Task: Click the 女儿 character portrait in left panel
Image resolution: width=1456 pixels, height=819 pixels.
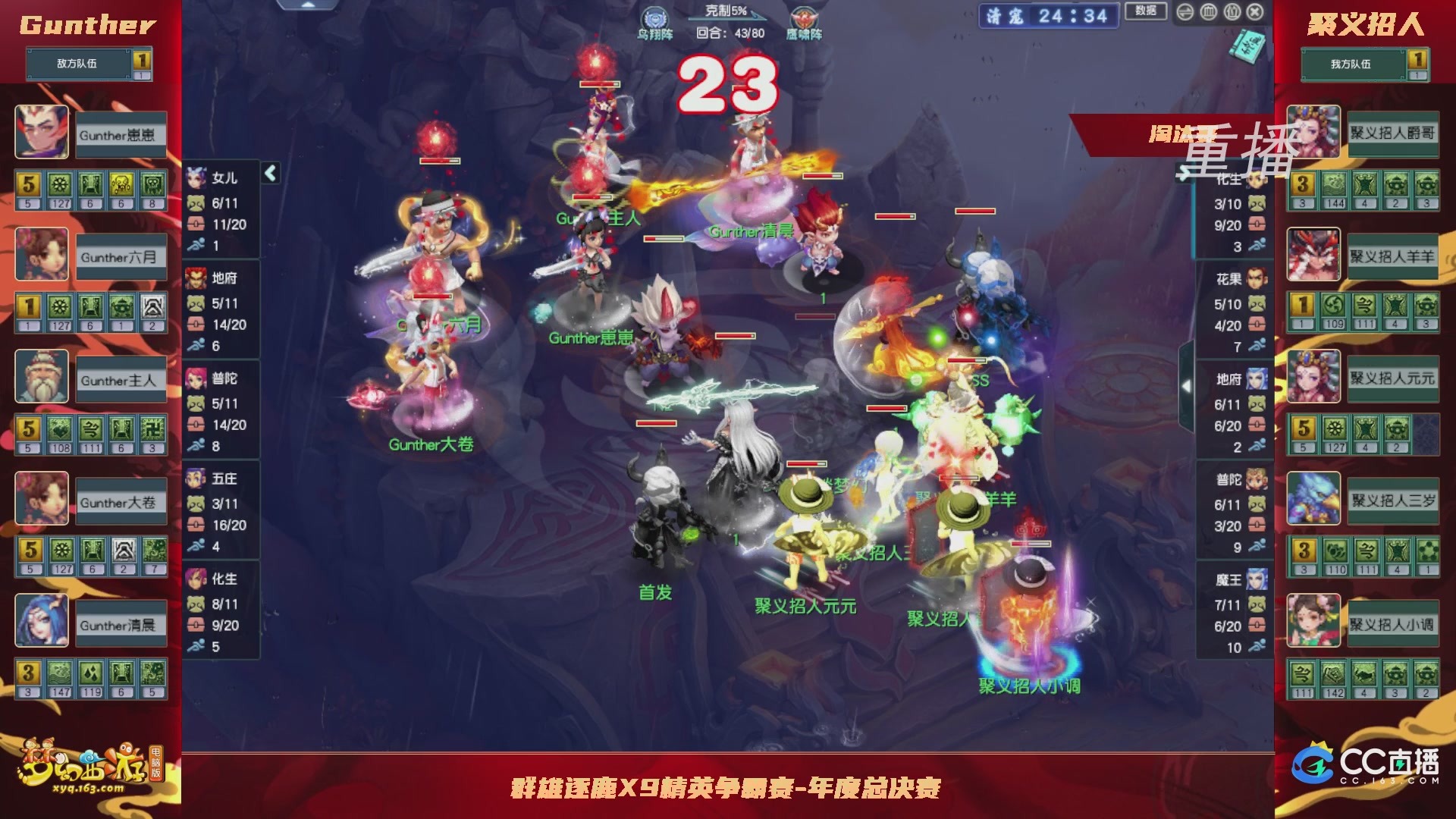Action: coord(196,176)
